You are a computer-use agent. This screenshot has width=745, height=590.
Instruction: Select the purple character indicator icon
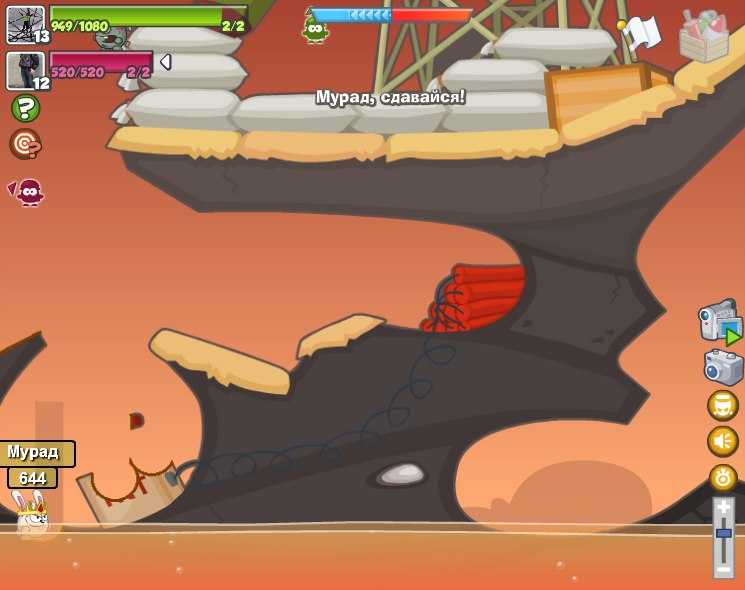[27, 191]
